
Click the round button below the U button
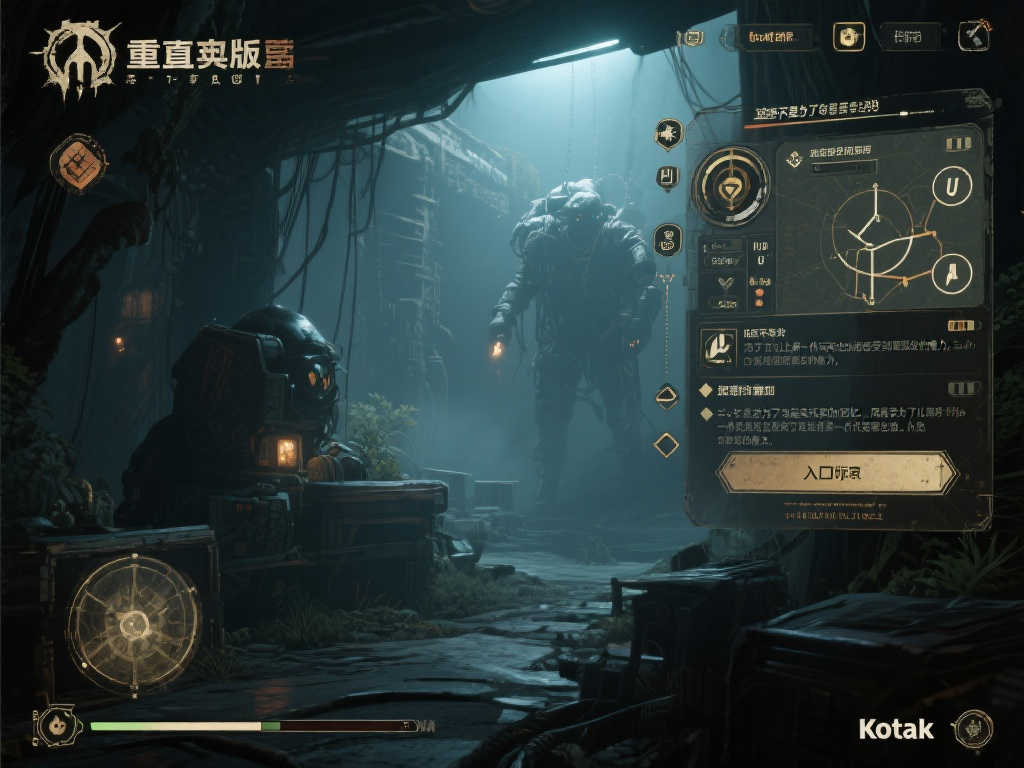click(x=951, y=273)
